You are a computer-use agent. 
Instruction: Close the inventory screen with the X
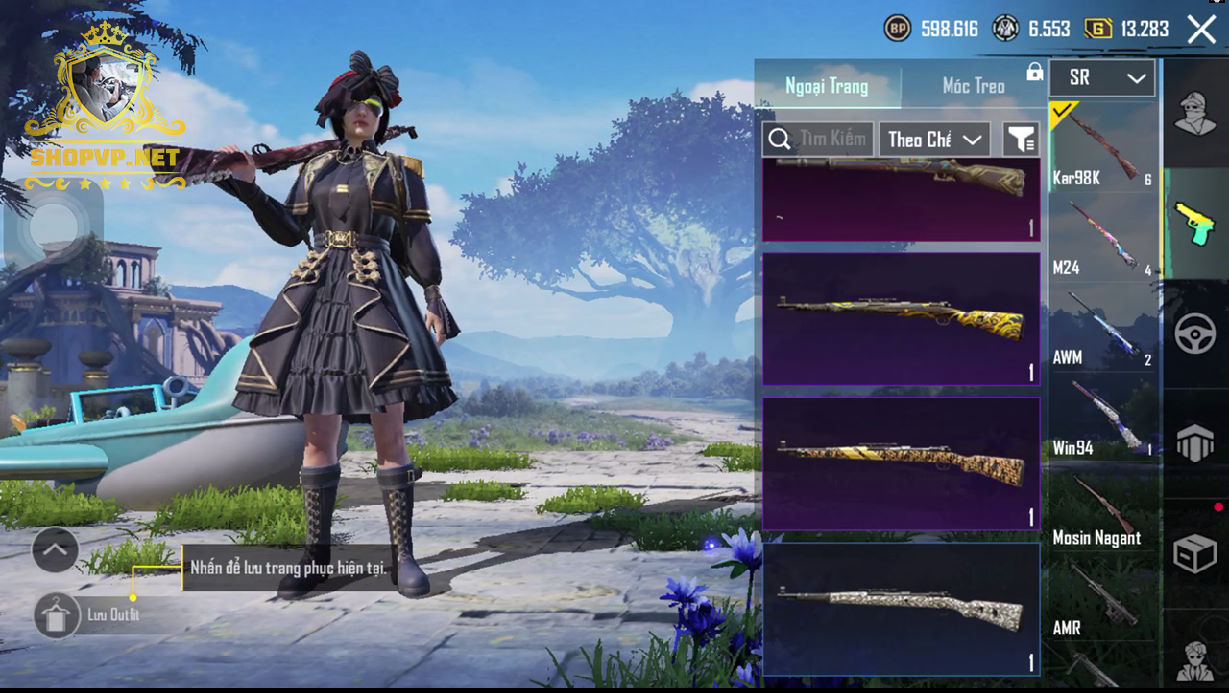1201,29
